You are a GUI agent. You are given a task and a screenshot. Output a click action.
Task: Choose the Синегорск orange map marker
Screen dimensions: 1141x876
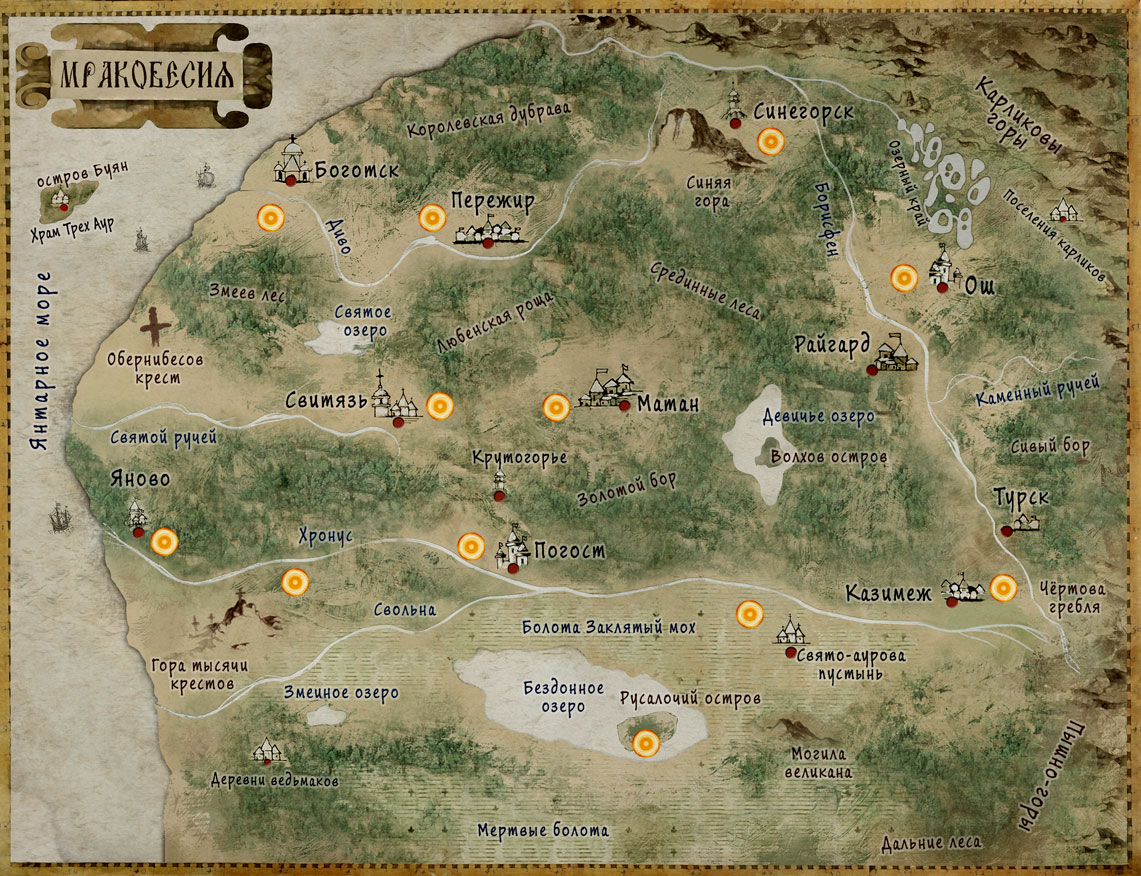click(771, 142)
